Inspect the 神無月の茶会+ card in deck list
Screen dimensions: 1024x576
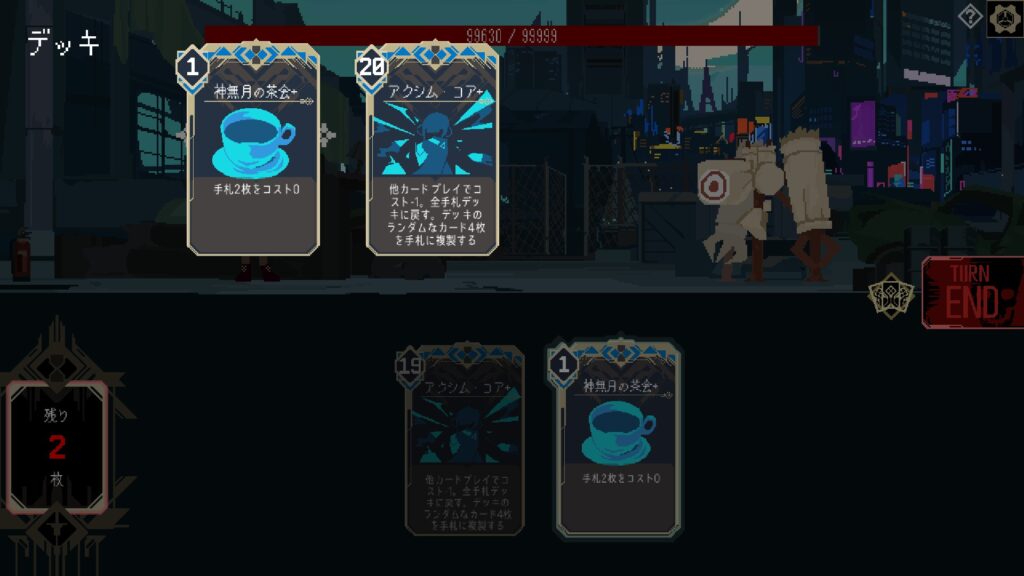[x=253, y=150]
